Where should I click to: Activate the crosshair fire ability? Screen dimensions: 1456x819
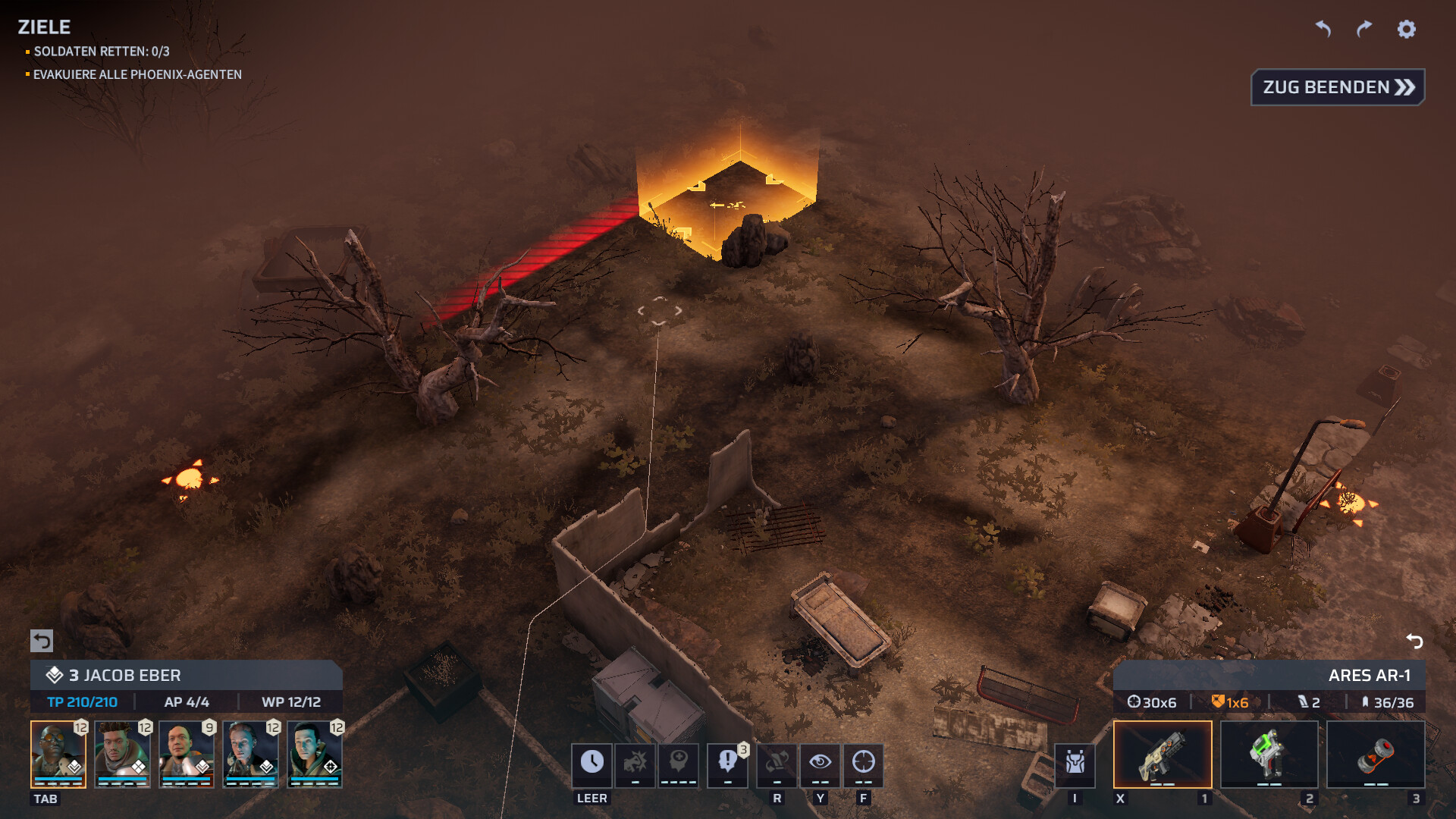coord(864,764)
